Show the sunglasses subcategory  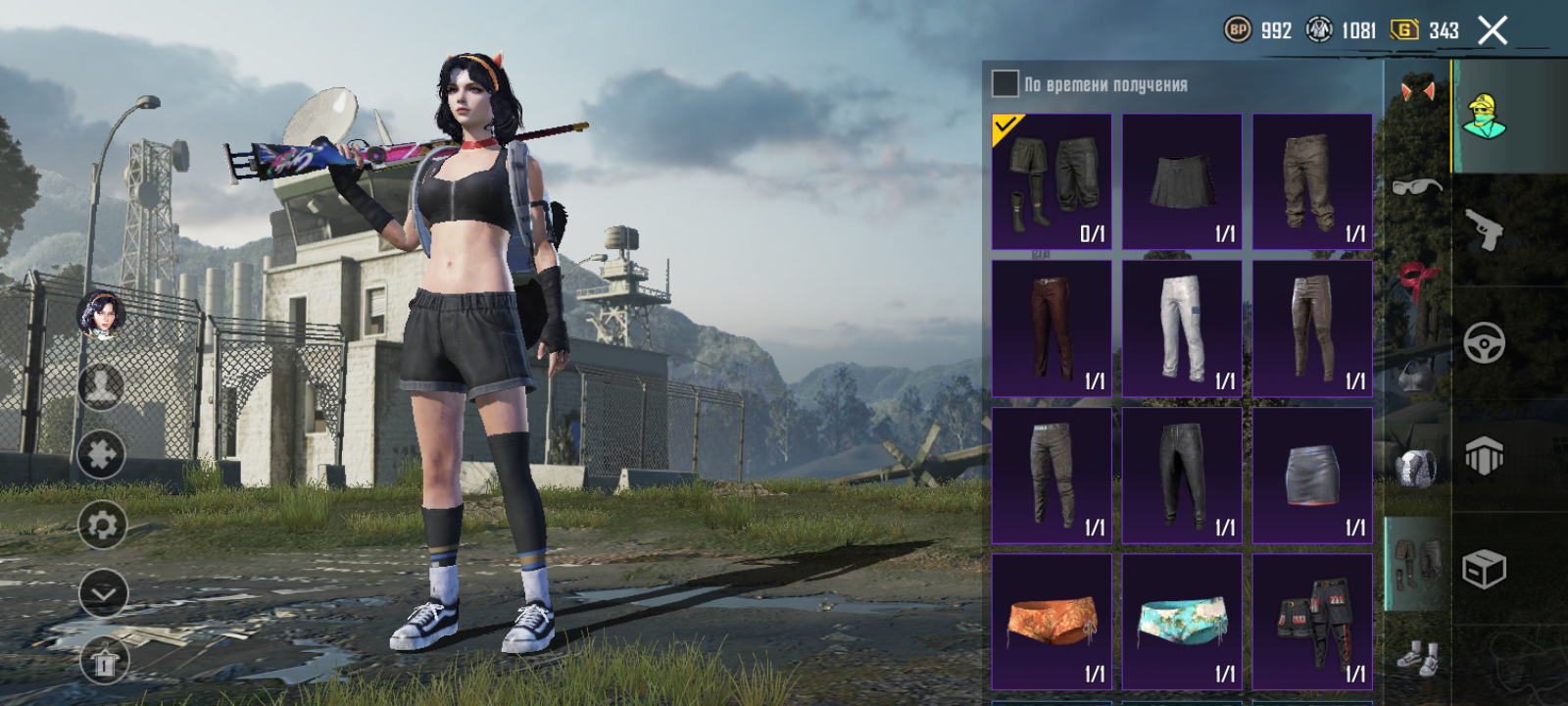[1417, 185]
